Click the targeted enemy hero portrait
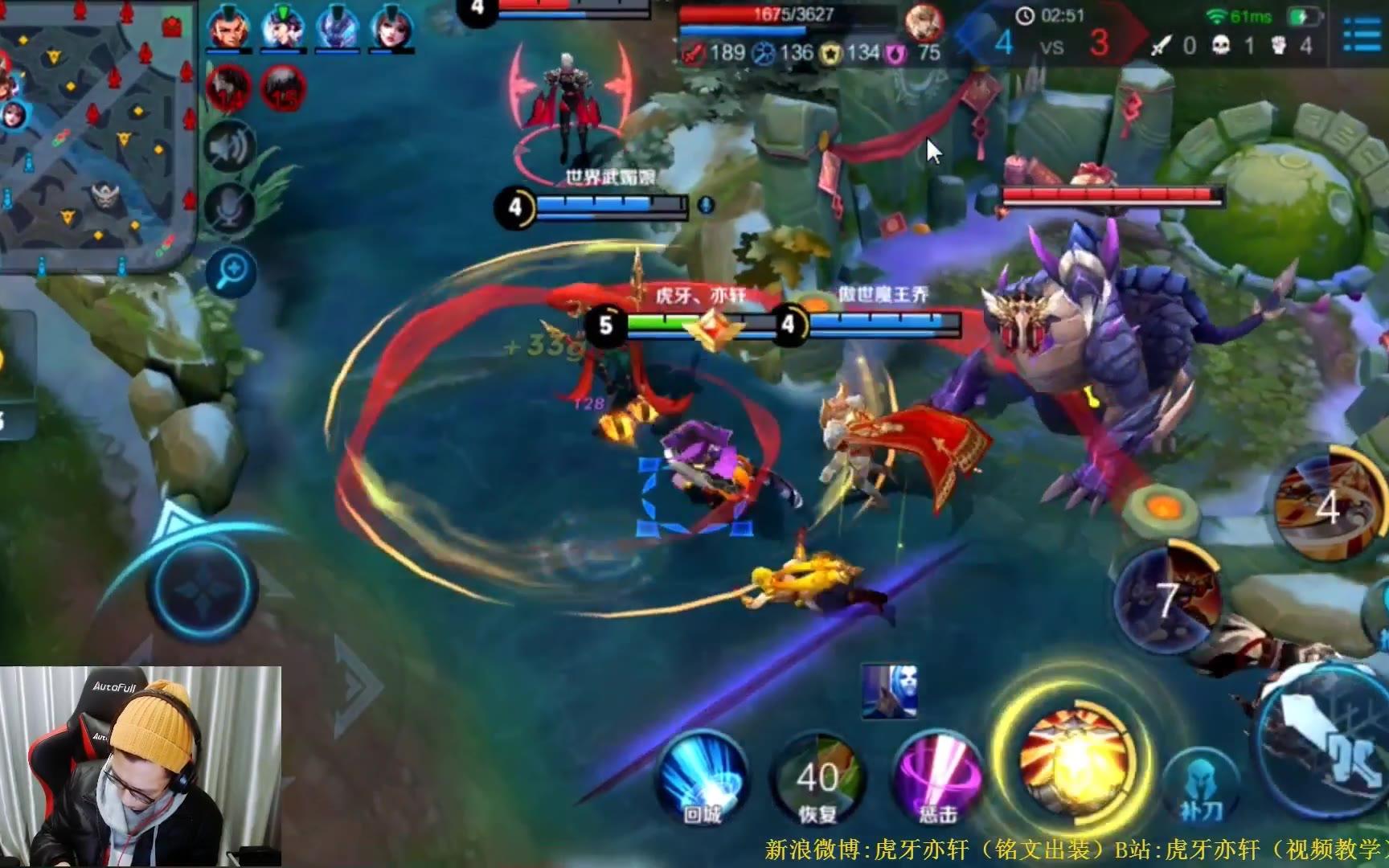This screenshot has height=868, width=1389. [924, 21]
